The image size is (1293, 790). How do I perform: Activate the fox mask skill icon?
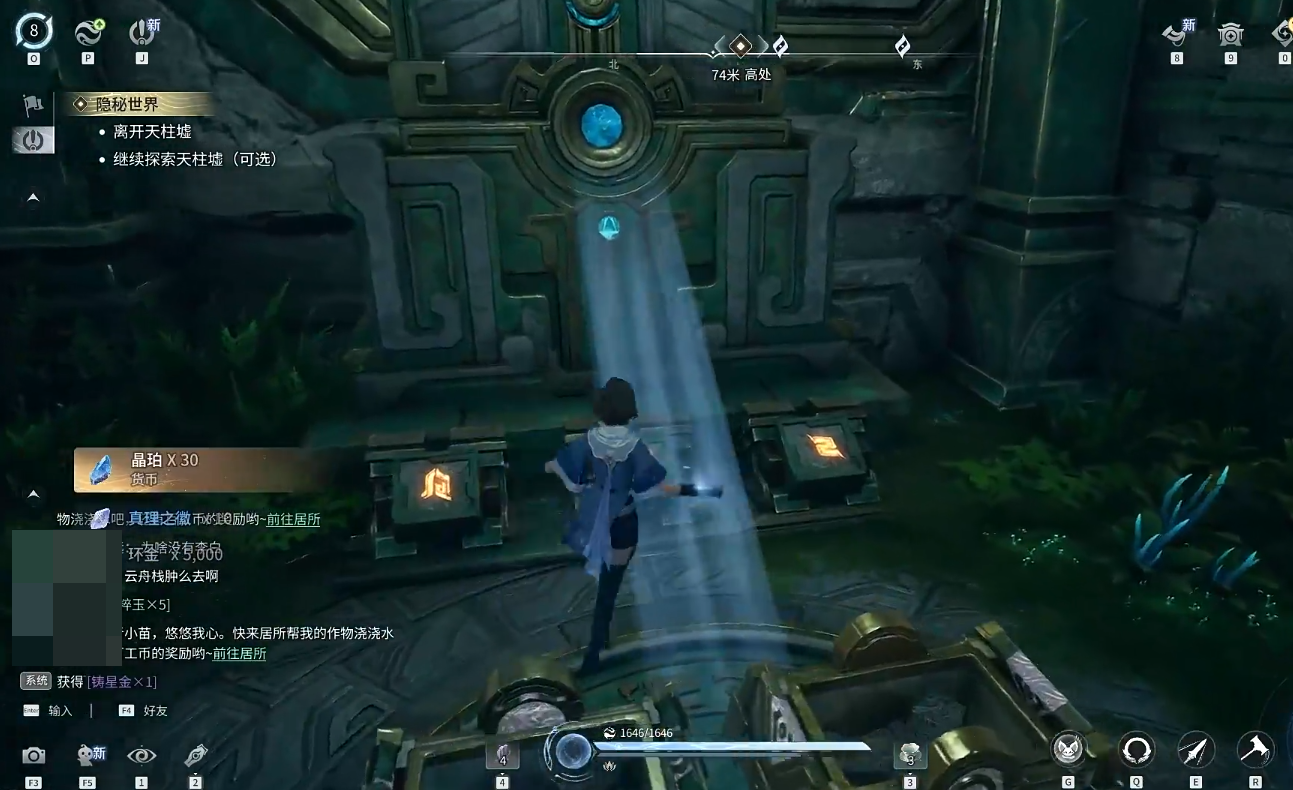1068,749
